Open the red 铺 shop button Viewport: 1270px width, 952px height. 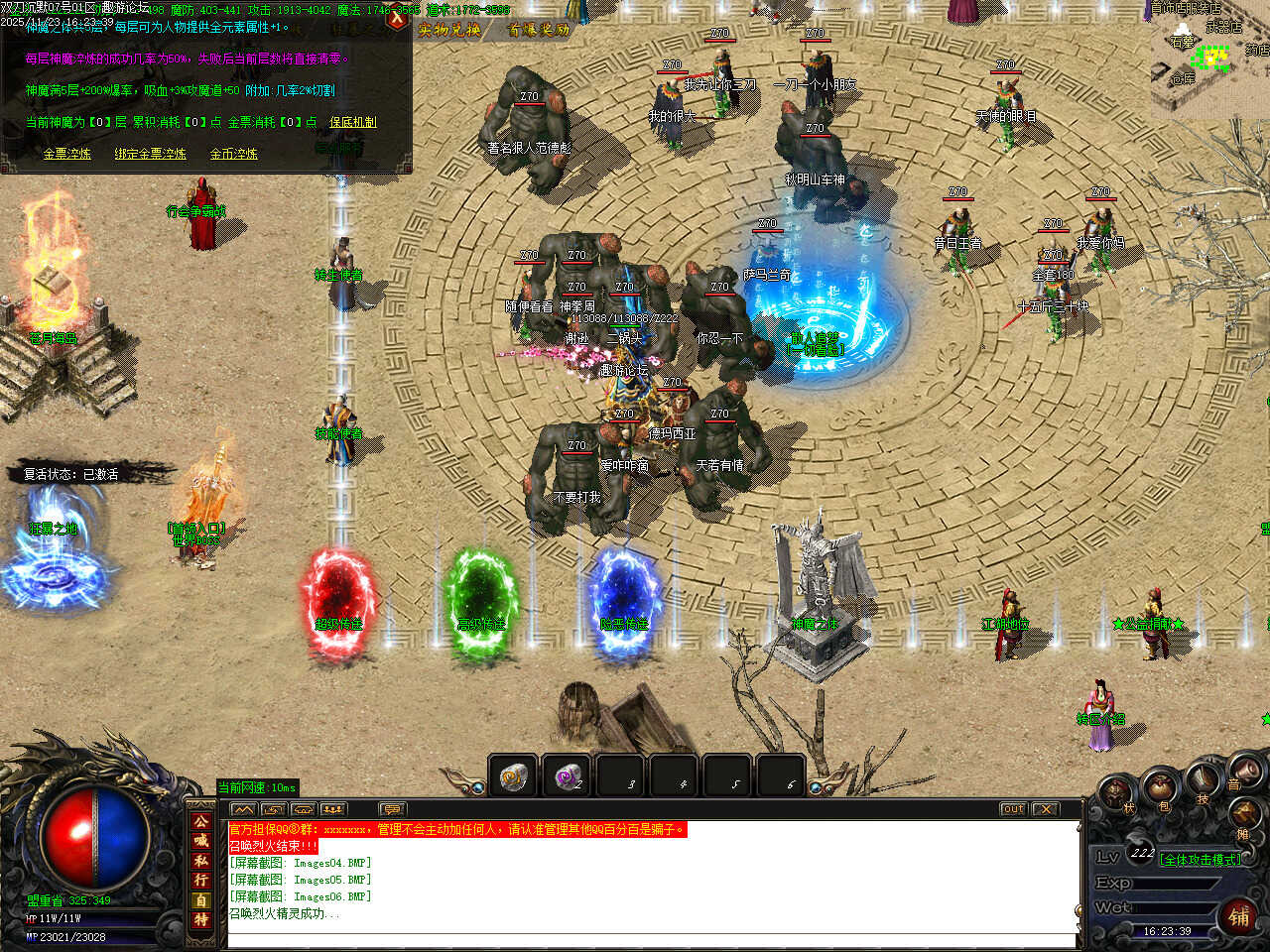tap(1239, 915)
